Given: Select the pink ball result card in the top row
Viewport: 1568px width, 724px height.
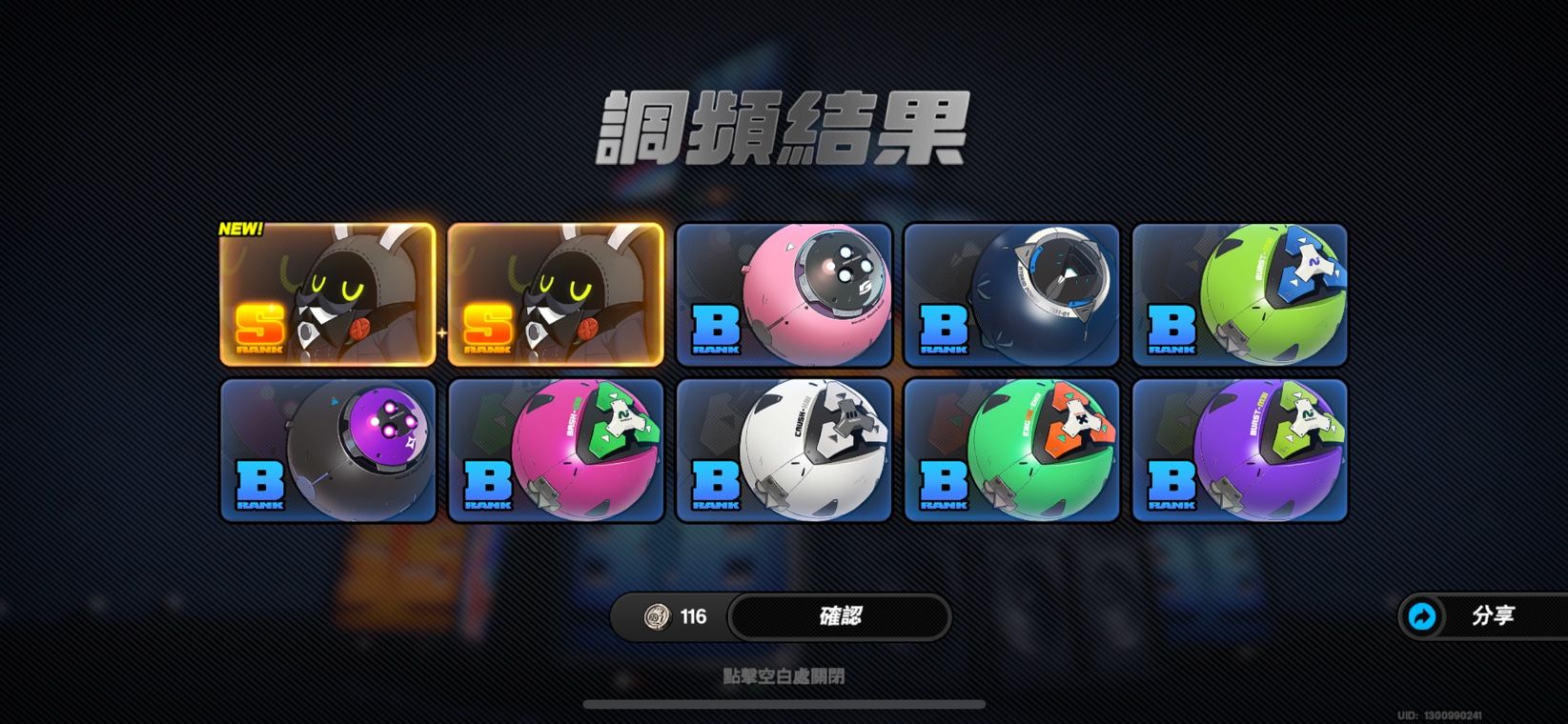Looking at the screenshot, I should click(x=784, y=293).
